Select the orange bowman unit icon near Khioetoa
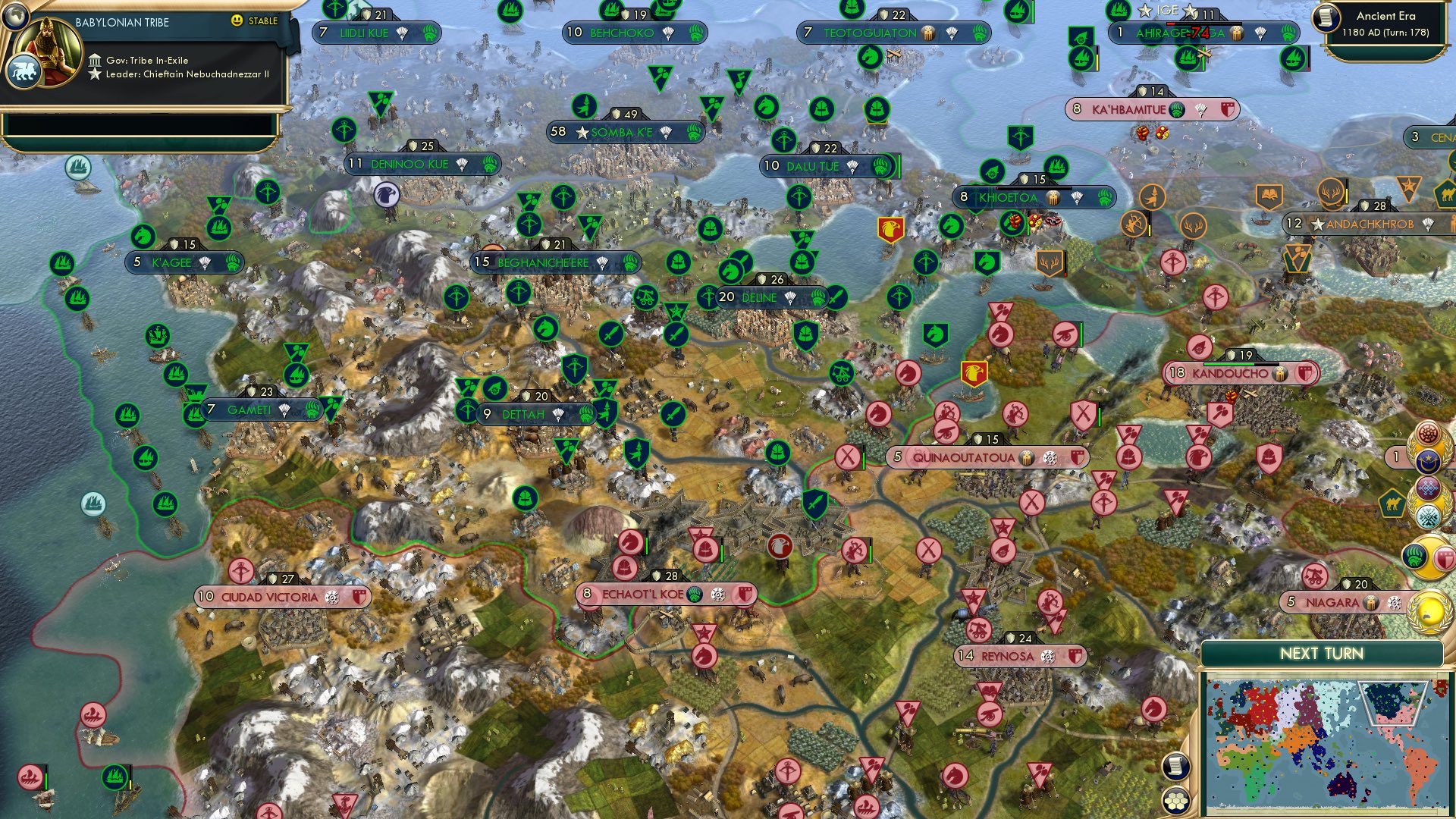The image size is (1456, 819). tap(1134, 225)
